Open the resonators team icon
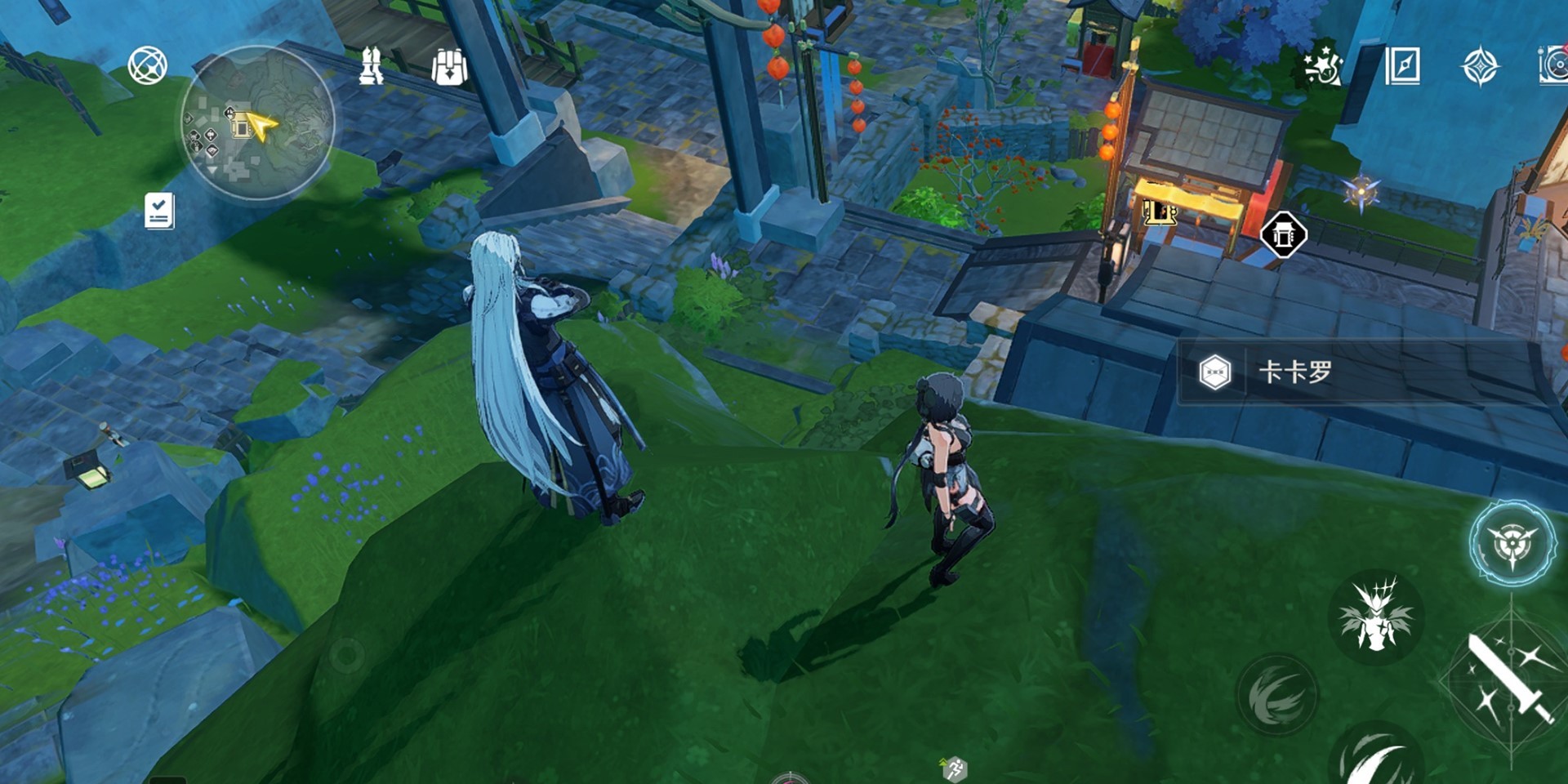Image resolution: width=1568 pixels, height=784 pixels. pyautogui.click(x=372, y=66)
